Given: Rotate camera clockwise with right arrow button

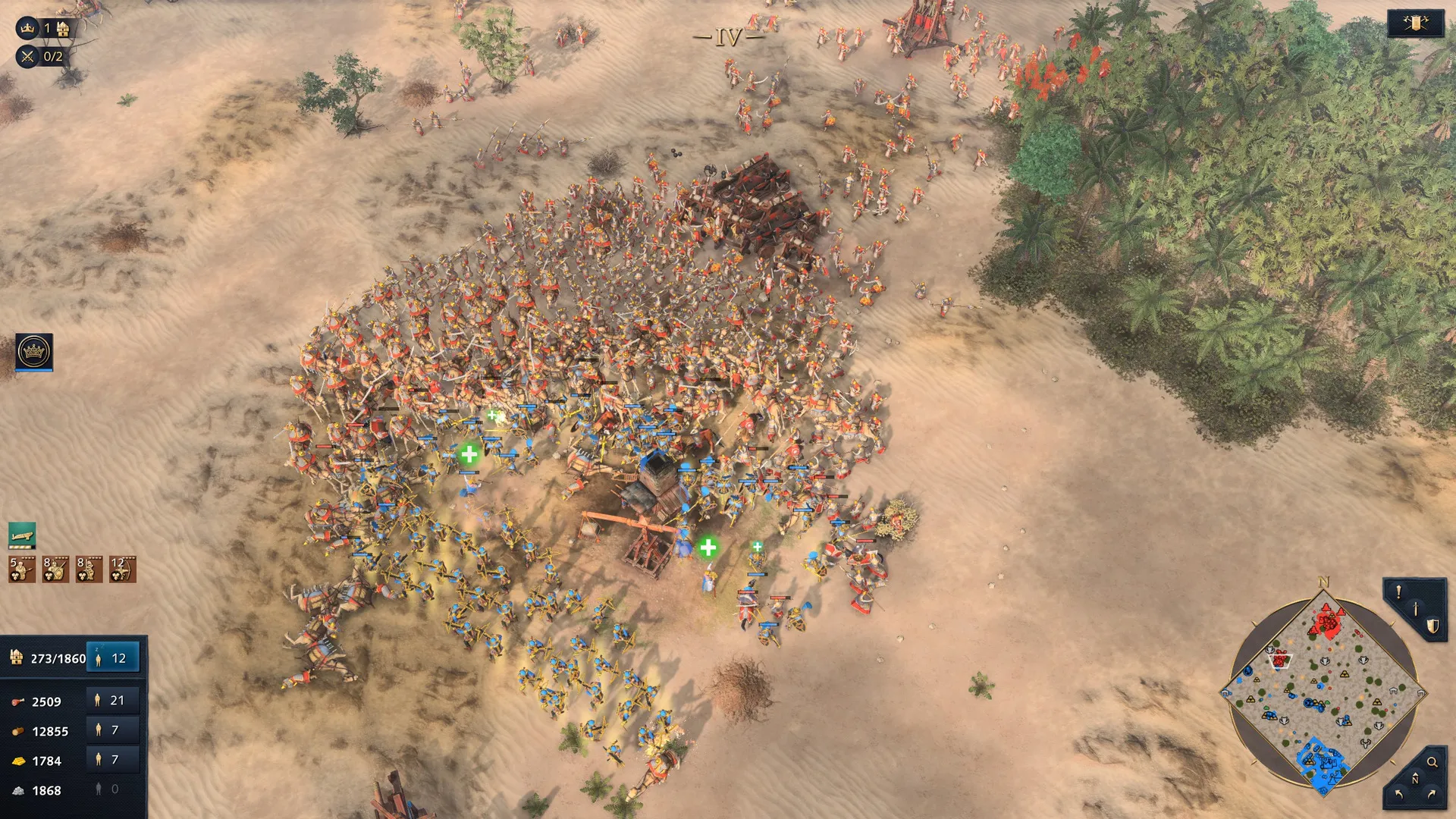Looking at the screenshot, I should [x=1432, y=795].
